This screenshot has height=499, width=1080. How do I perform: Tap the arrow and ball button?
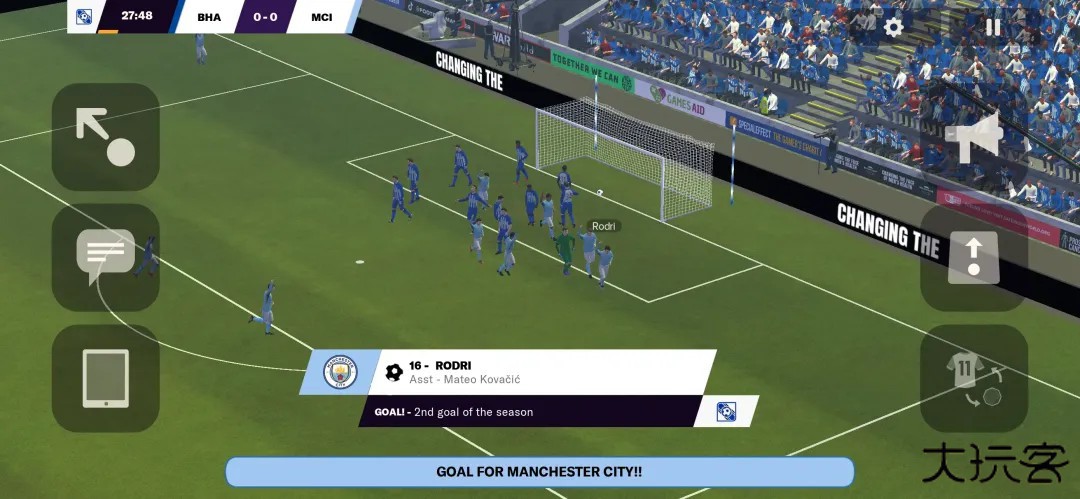click(106, 137)
